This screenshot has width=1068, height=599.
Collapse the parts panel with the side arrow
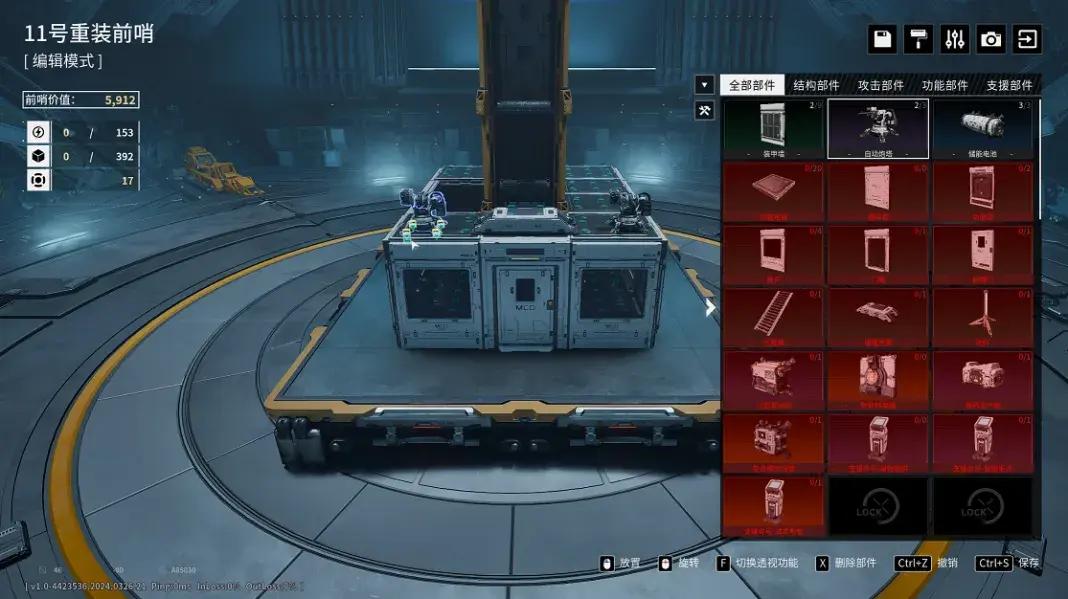pos(710,308)
